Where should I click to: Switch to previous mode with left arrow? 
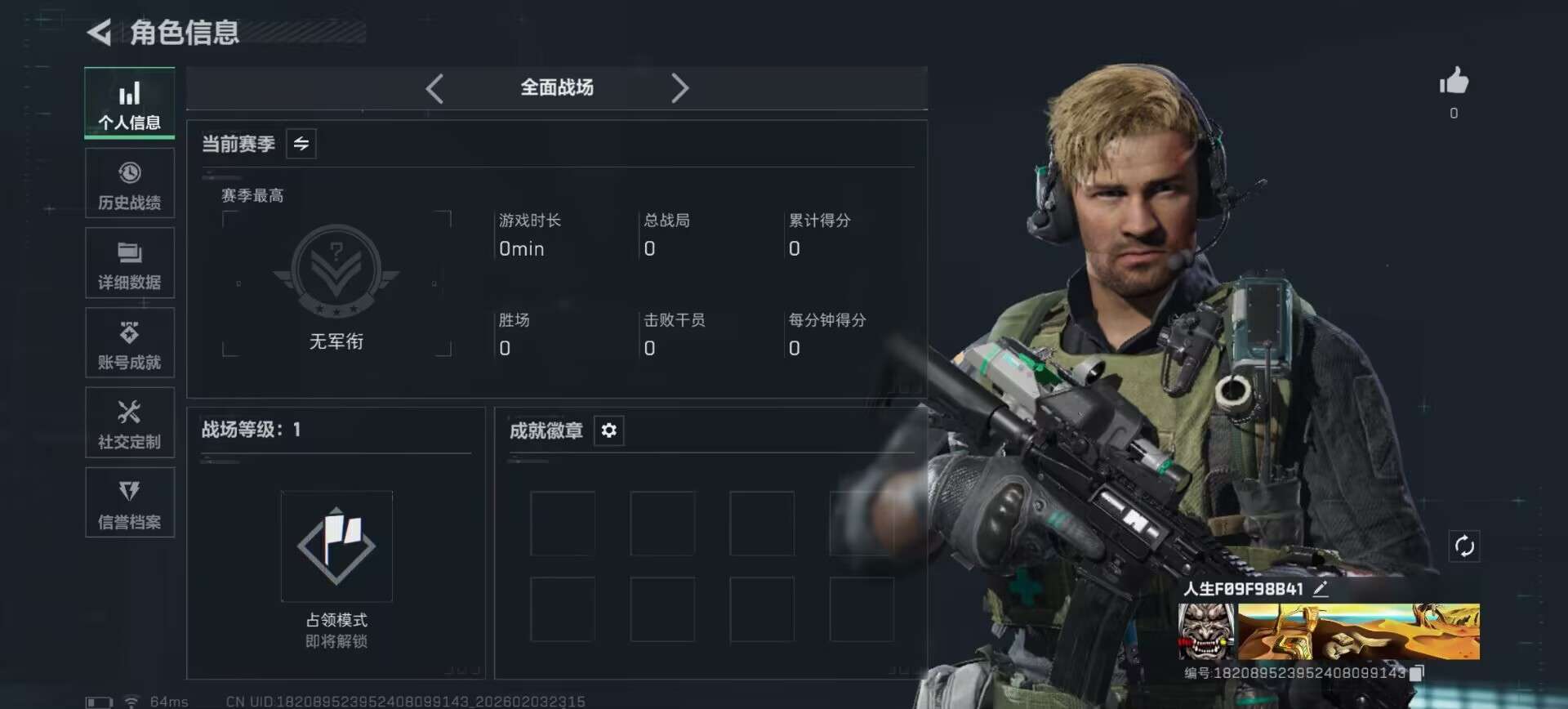tap(434, 88)
